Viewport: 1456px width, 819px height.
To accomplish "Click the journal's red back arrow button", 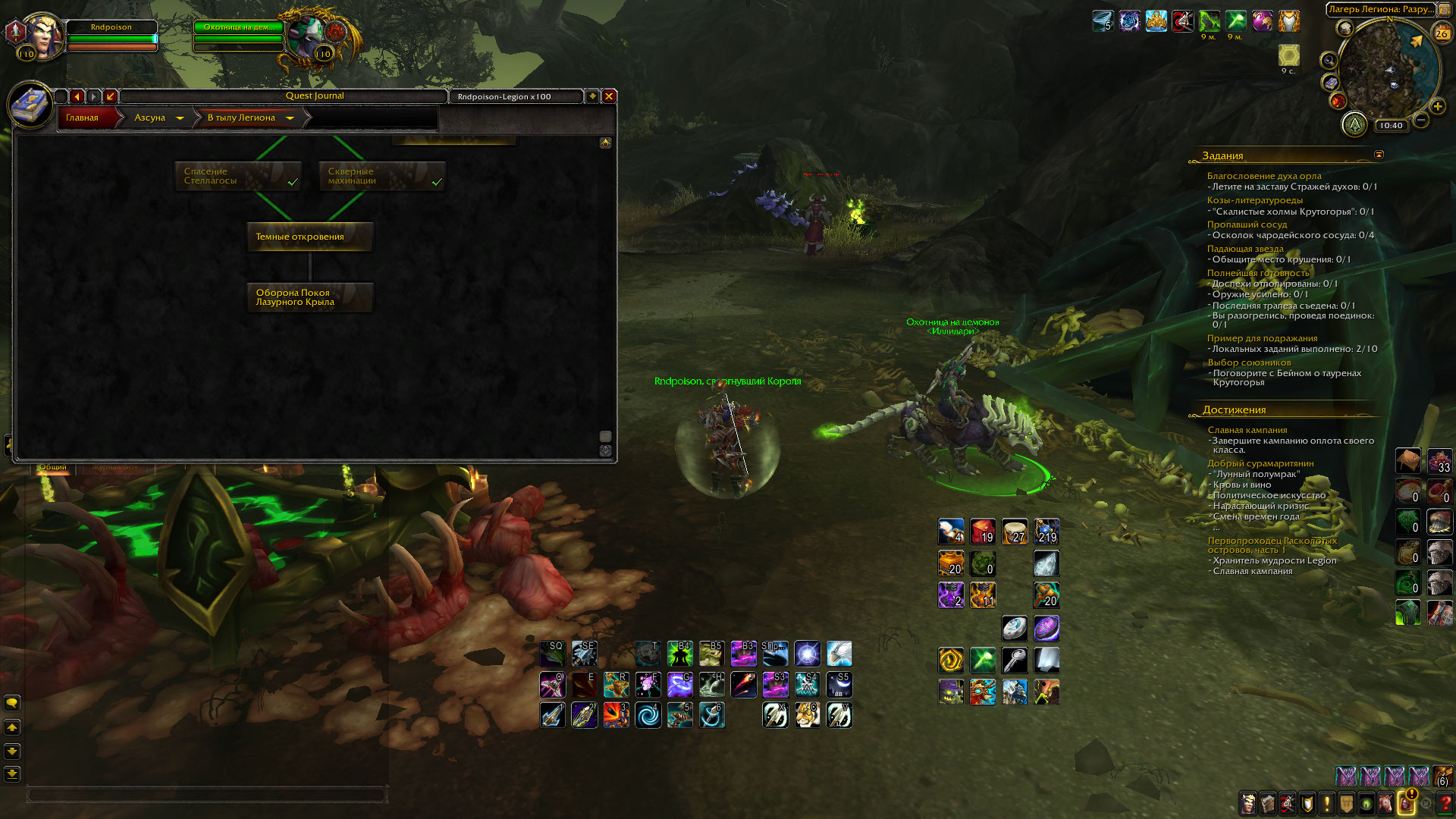I will click(77, 96).
